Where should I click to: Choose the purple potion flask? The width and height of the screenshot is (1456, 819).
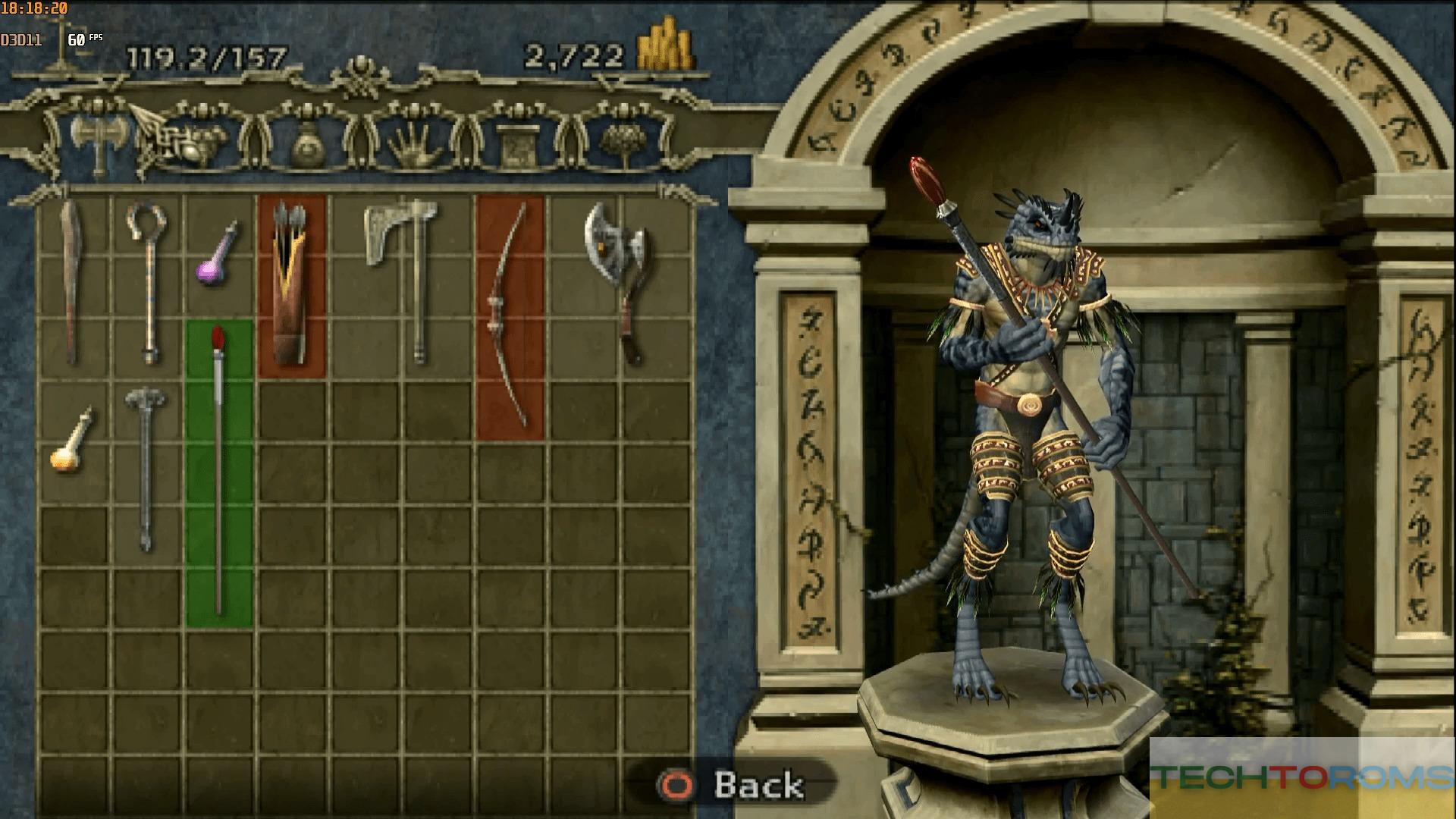pyautogui.click(x=218, y=256)
